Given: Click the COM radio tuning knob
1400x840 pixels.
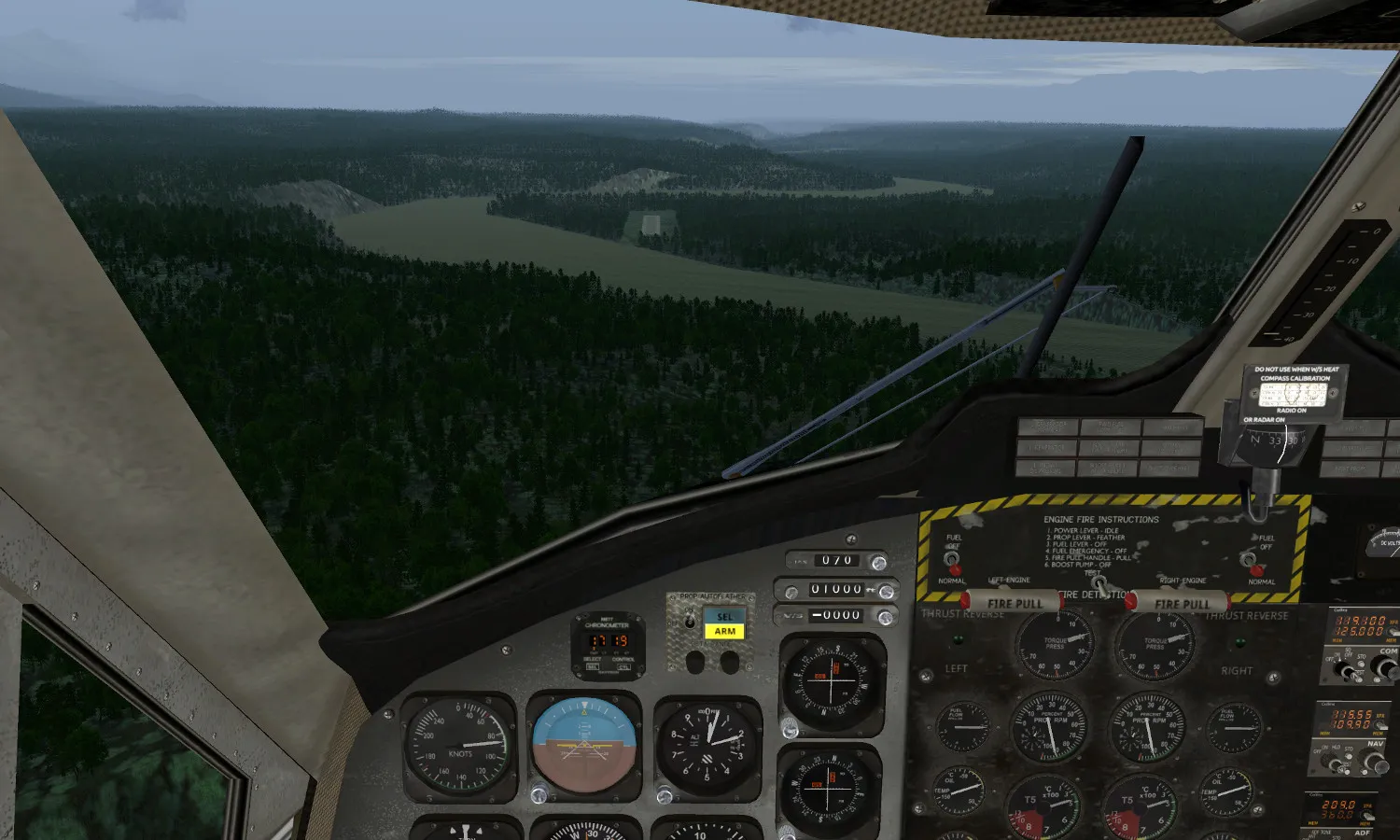Looking at the screenshot, I should click(x=1382, y=667).
